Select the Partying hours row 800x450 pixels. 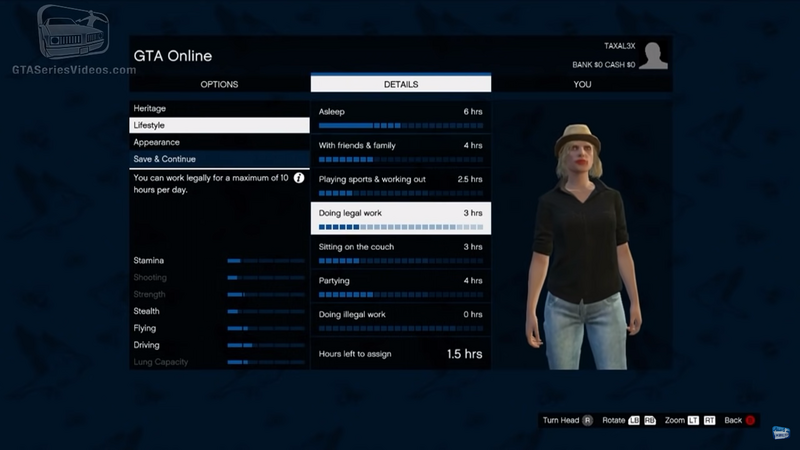click(400, 286)
